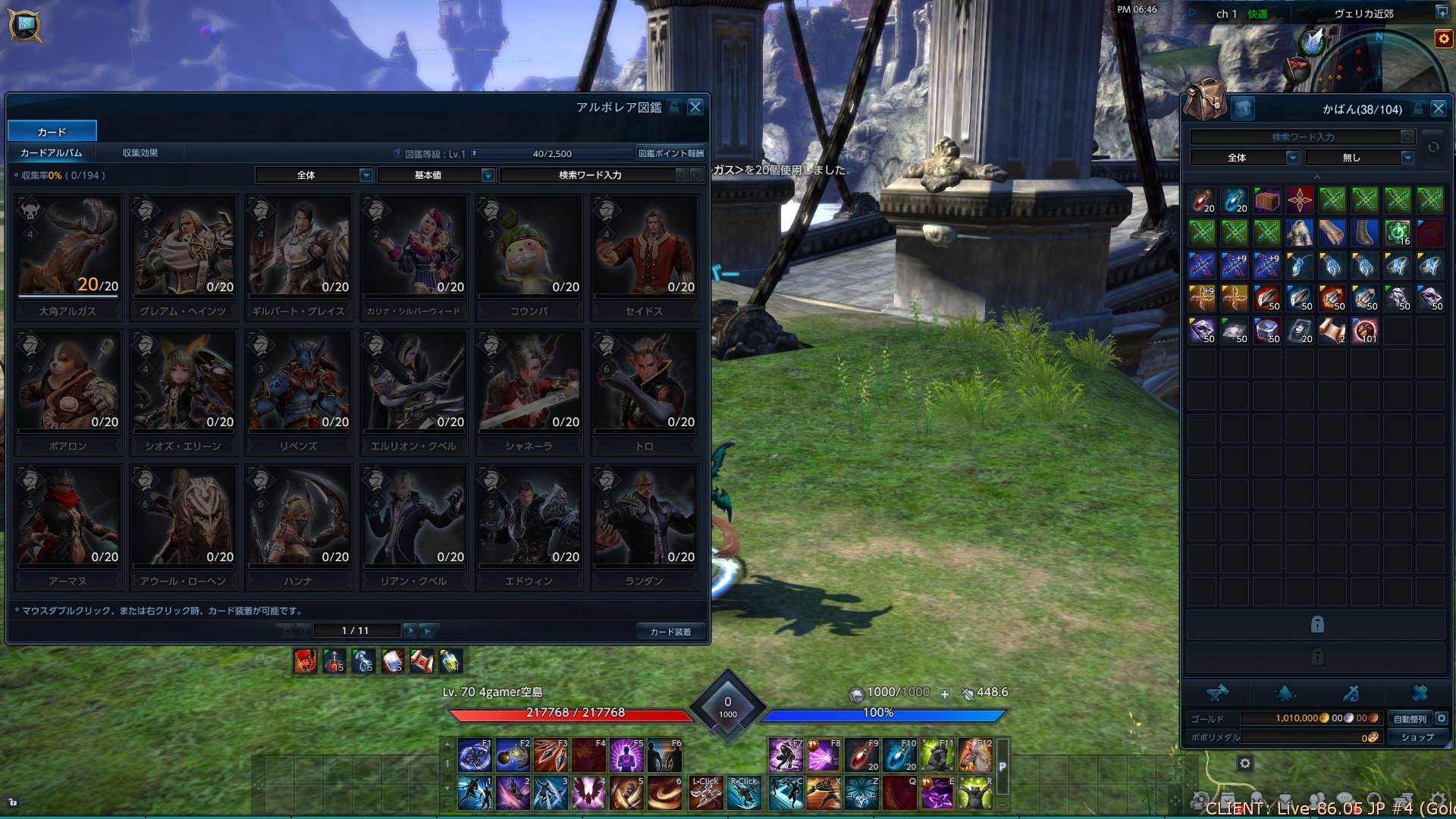The image size is (1456, 819).
Task: Open the 図鑑ポイント報酬 rewards
Action: click(x=670, y=153)
